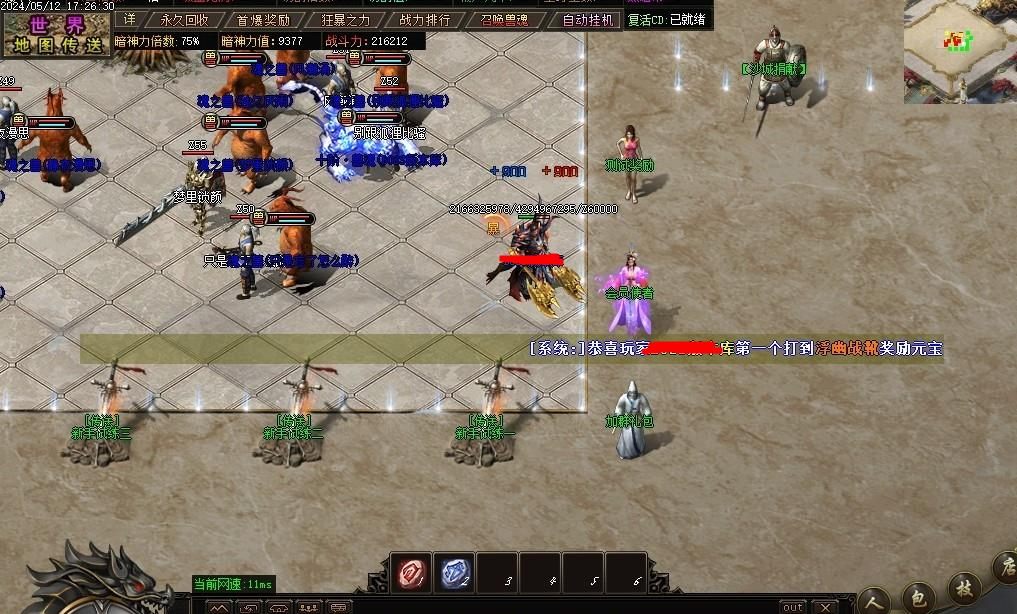This screenshot has height=614, width=1017.
Task: Click the out button on the bottom bar
Action: 792,607
